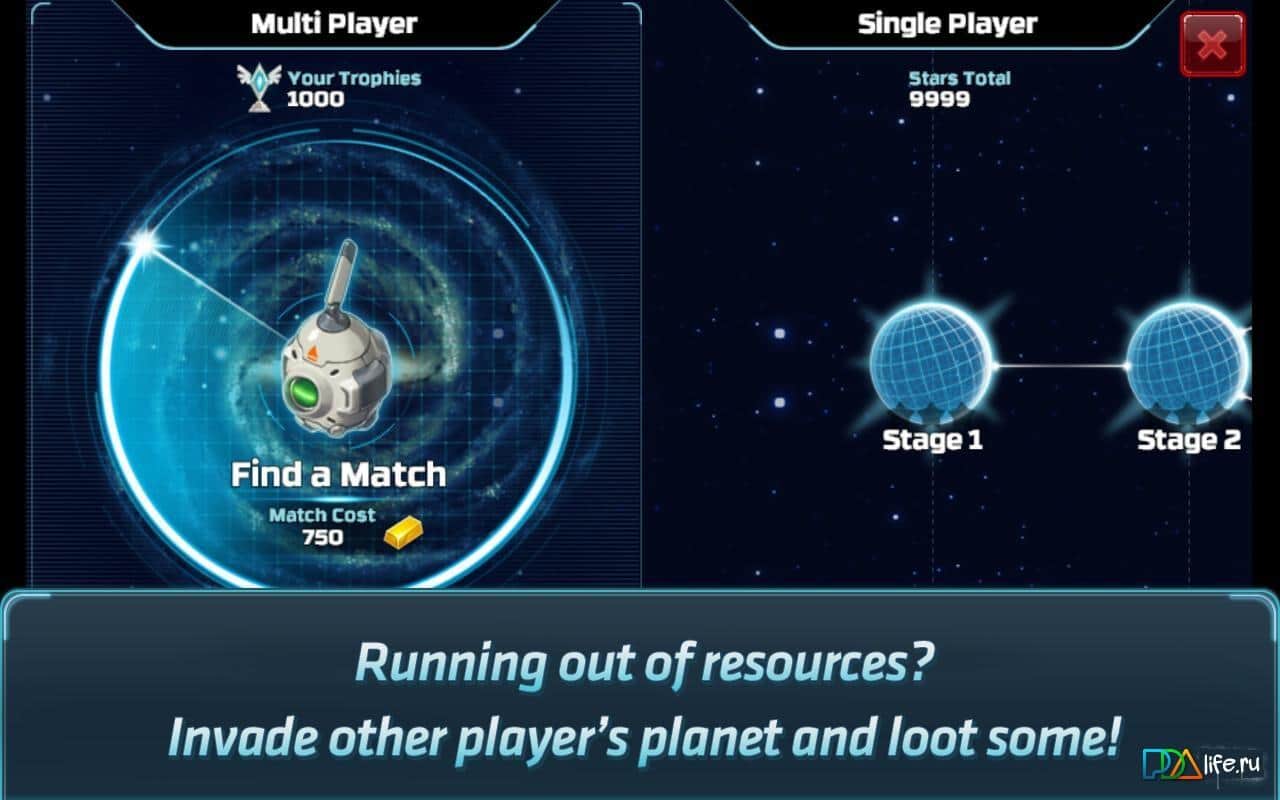Screen dimensions: 1280x800
Task: Click the connector line between stages
Action: (x=1060, y=366)
